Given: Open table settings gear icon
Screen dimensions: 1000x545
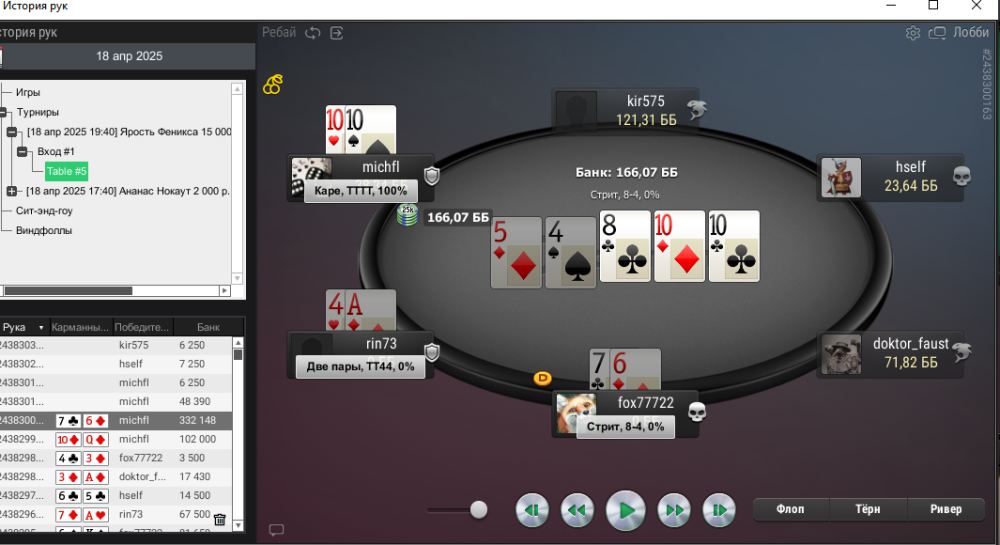Looking at the screenshot, I should [x=913, y=33].
